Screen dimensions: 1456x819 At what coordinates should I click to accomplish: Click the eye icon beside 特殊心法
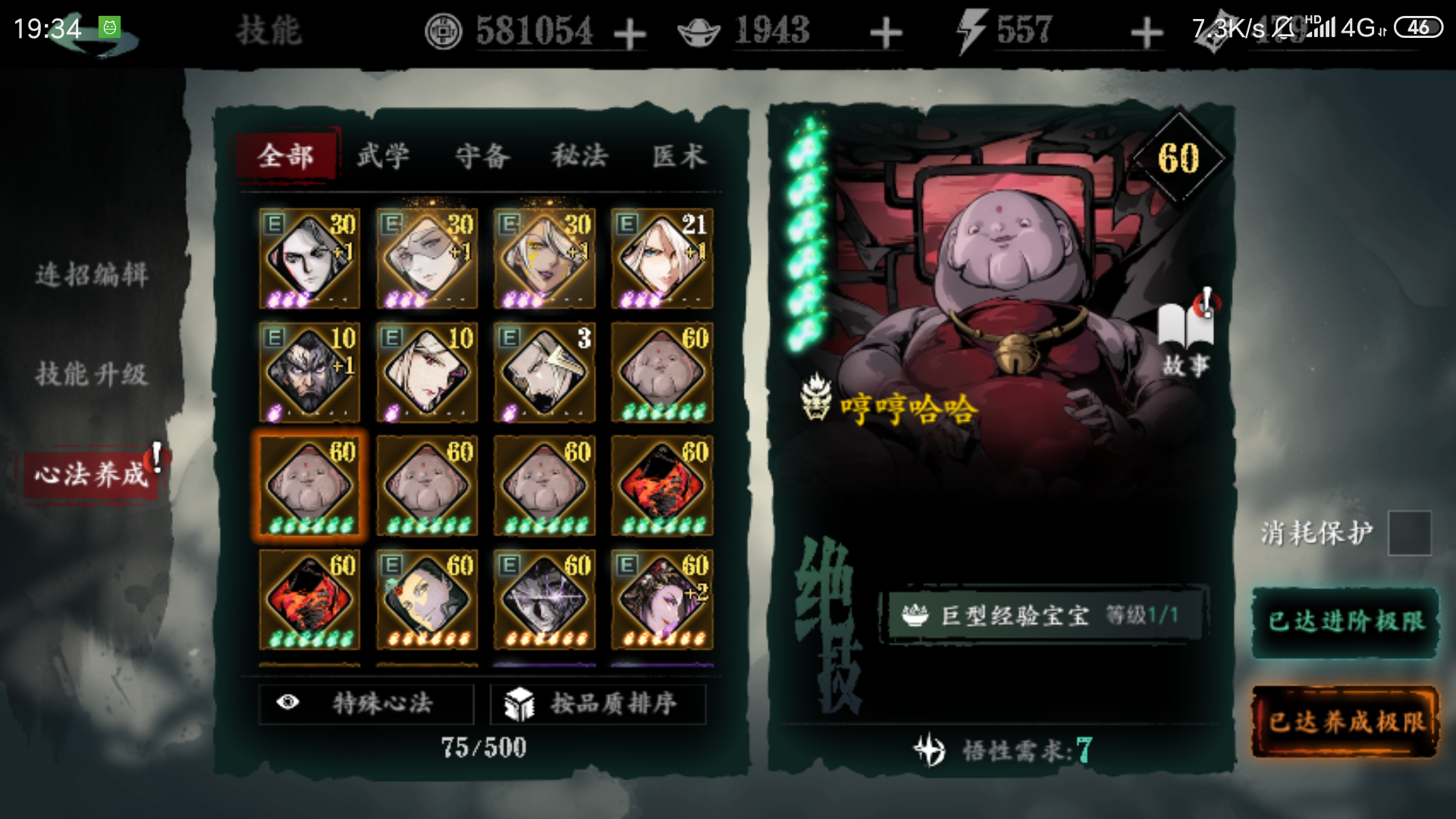tap(288, 704)
